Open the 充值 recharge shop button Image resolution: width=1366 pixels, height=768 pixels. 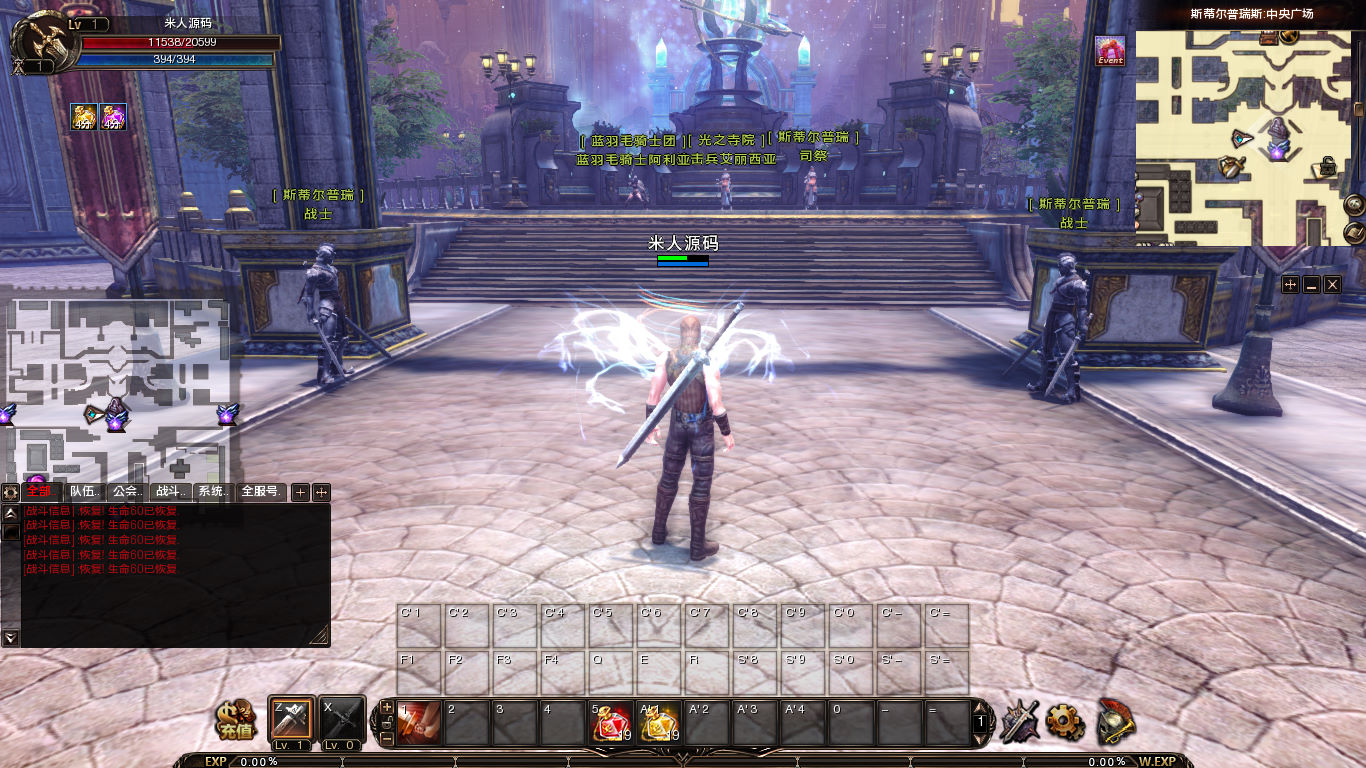(237, 720)
